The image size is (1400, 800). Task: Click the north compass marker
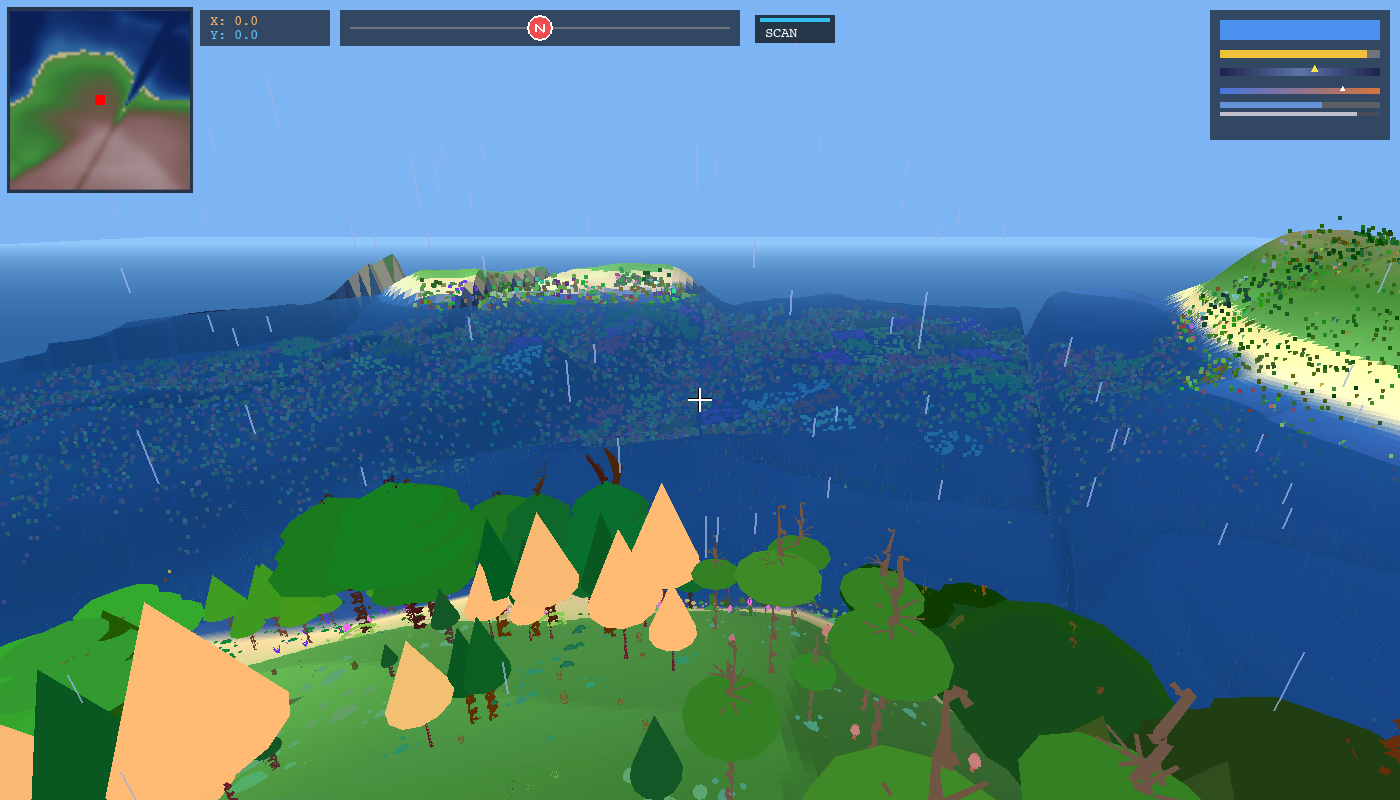[540, 28]
